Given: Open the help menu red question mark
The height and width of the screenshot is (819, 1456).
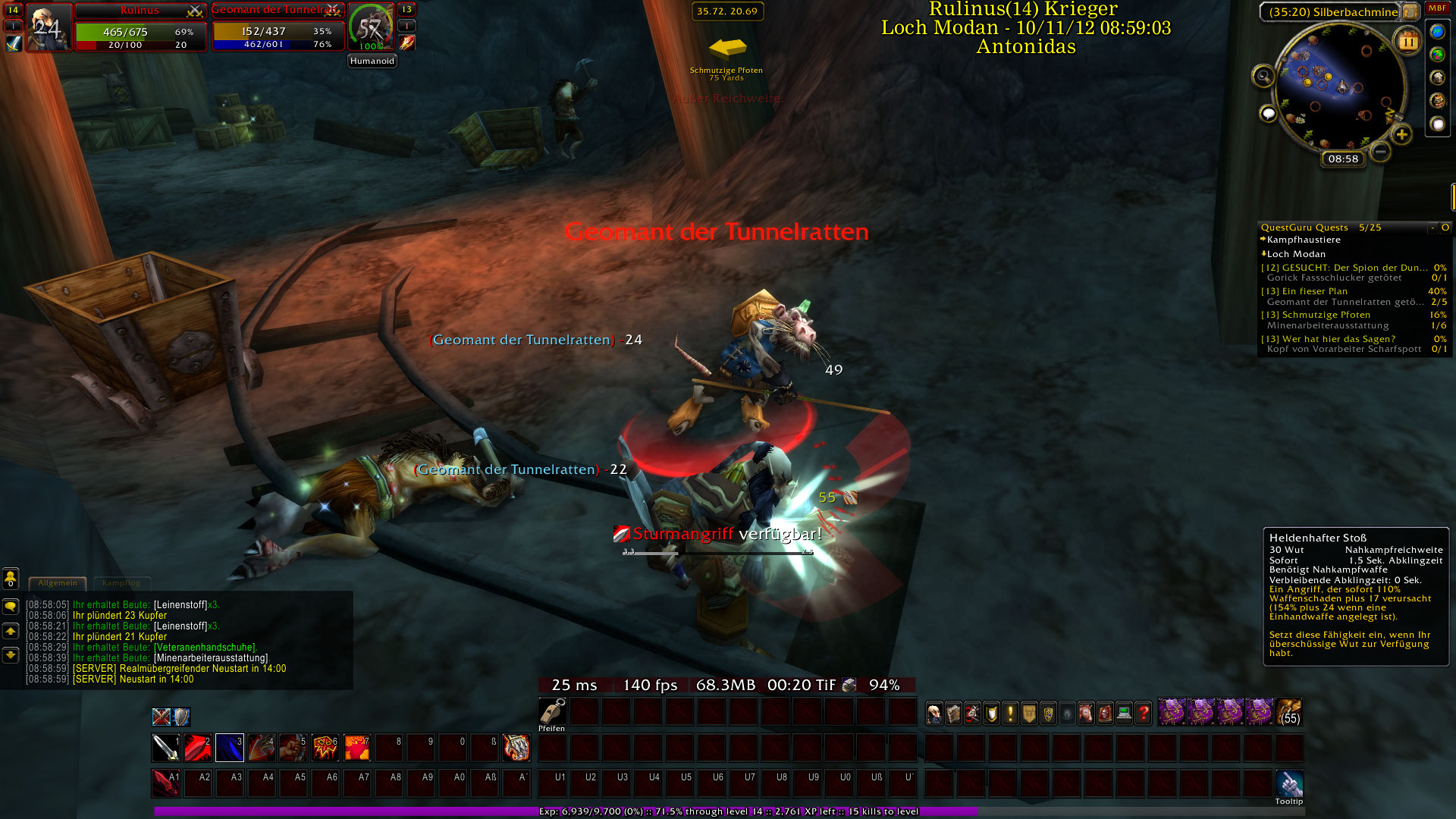Looking at the screenshot, I should point(1143,713).
